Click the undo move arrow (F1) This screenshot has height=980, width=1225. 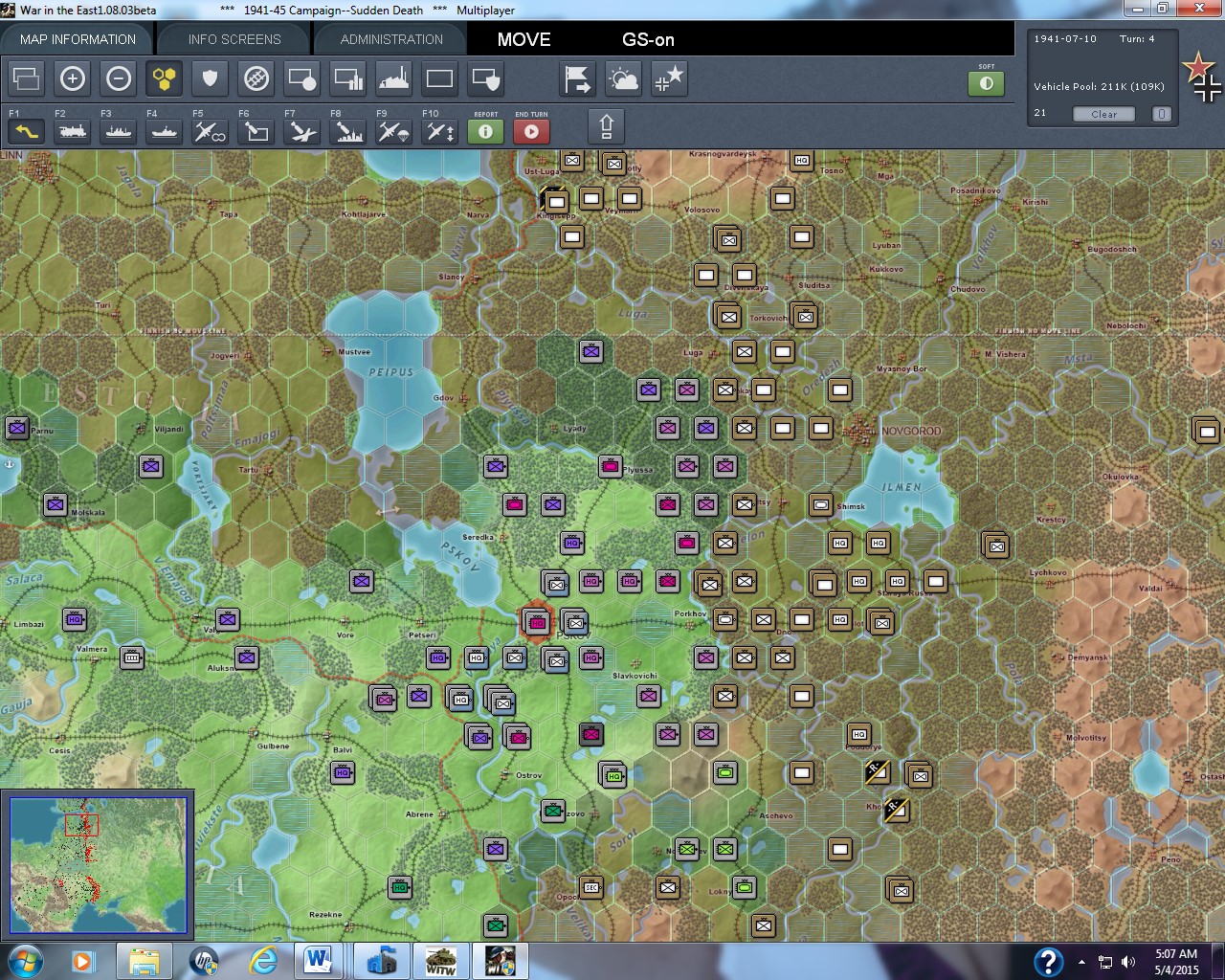(25, 132)
